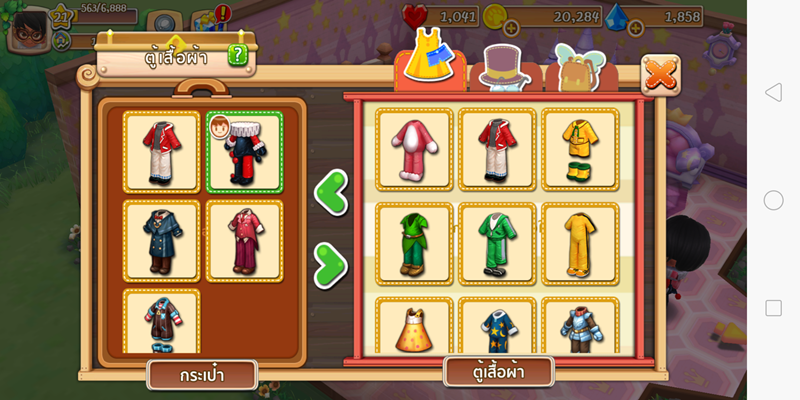Choose the blue star-pattern pajamas
The image size is (800, 400).
[x=497, y=326]
